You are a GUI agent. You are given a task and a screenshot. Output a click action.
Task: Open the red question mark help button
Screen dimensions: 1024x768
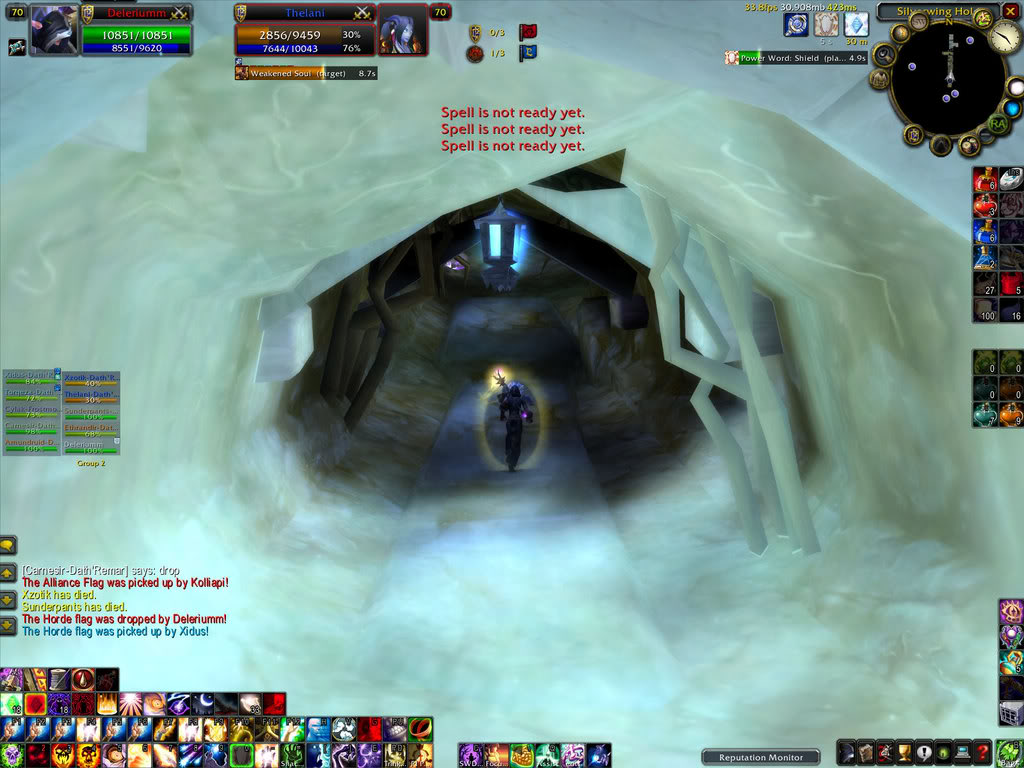[x=983, y=752]
